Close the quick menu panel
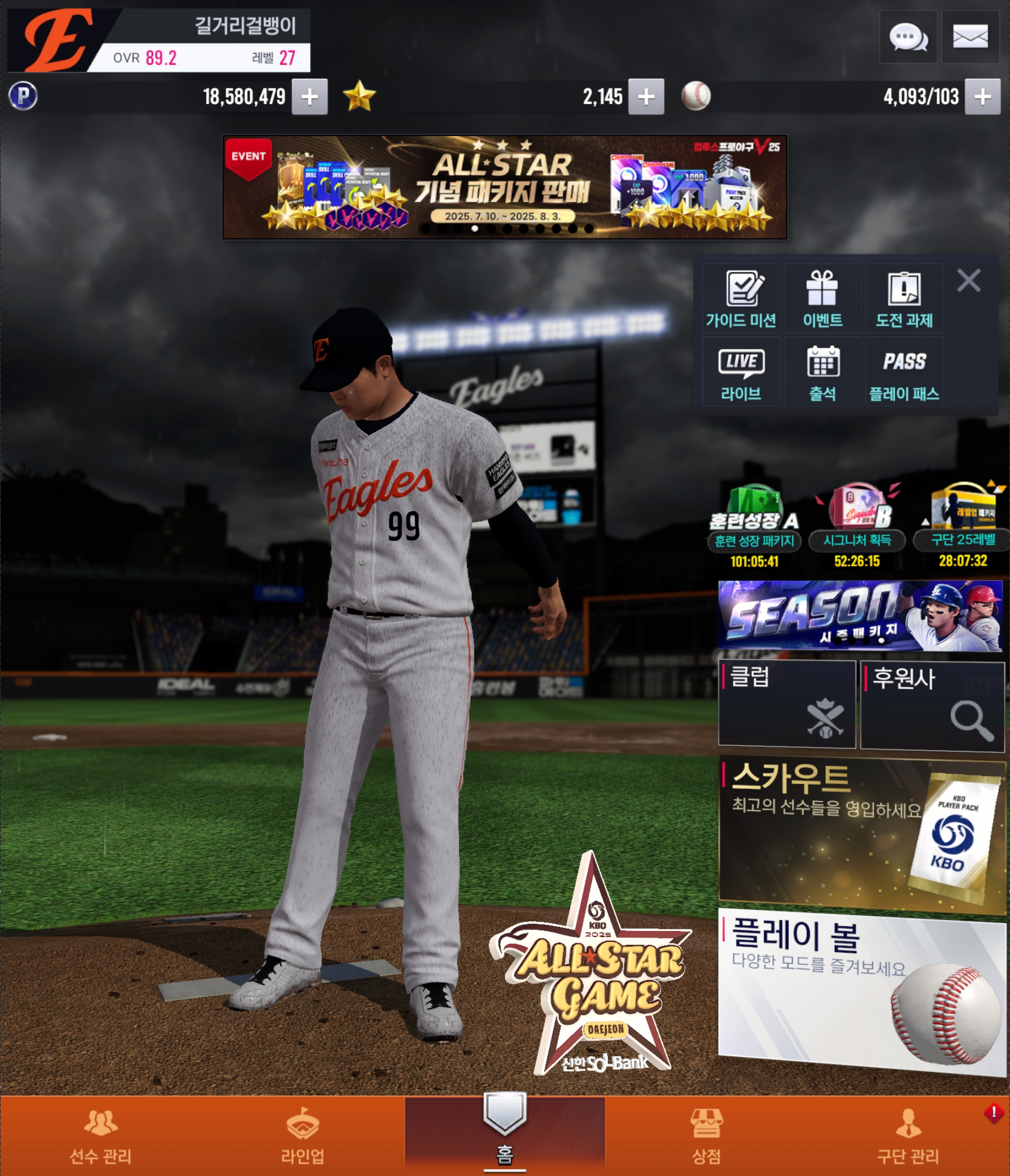Image resolution: width=1010 pixels, height=1176 pixels. 969,280
